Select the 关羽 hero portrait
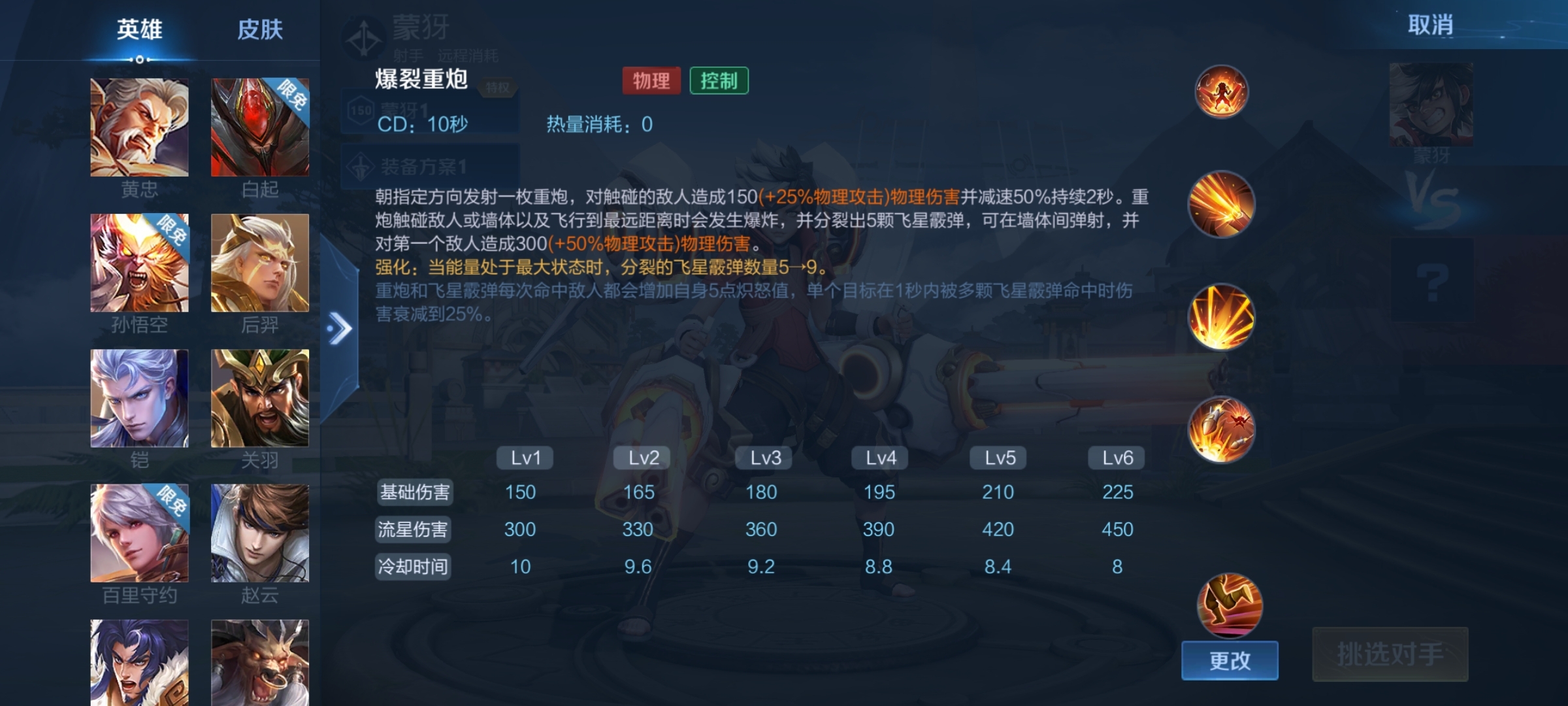Image resolution: width=1568 pixels, height=706 pixels. coord(259,398)
